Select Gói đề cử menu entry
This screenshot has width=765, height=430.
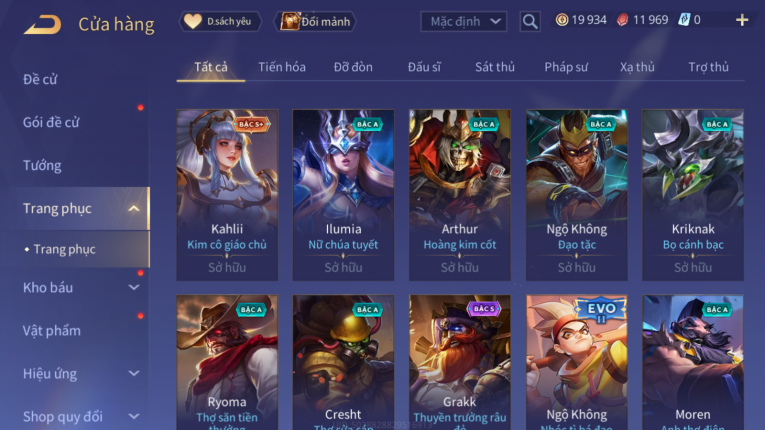(x=51, y=122)
